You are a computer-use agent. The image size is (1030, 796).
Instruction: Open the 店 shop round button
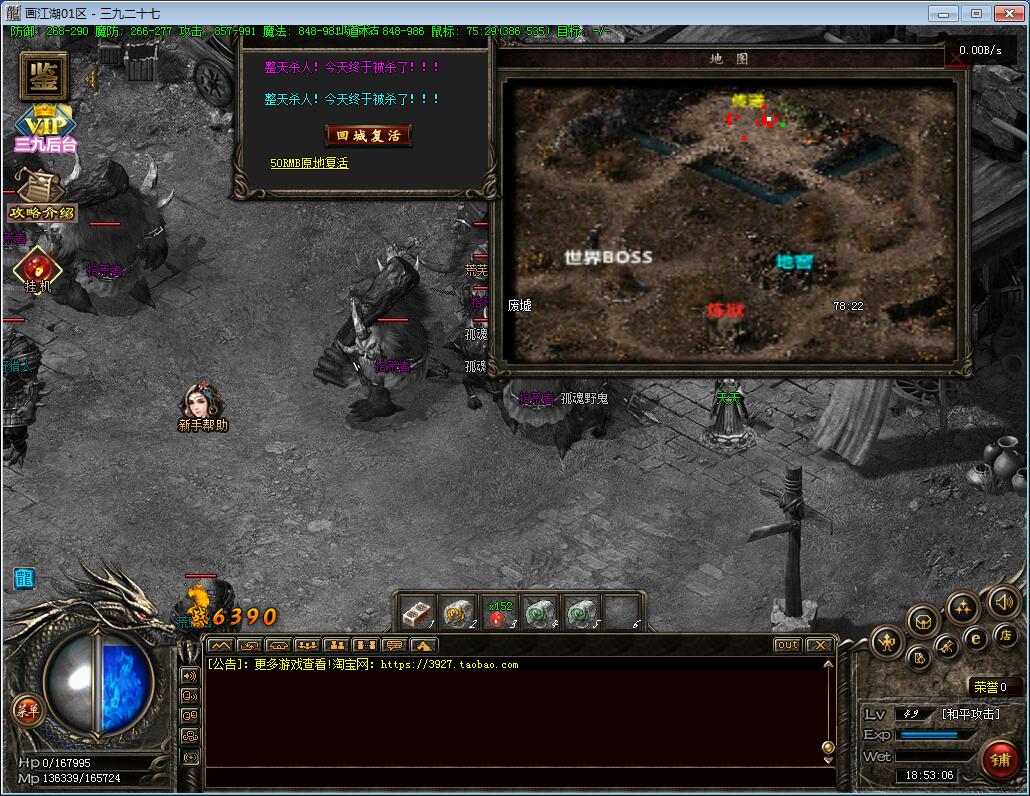pyautogui.click(x=1005, y=635)
